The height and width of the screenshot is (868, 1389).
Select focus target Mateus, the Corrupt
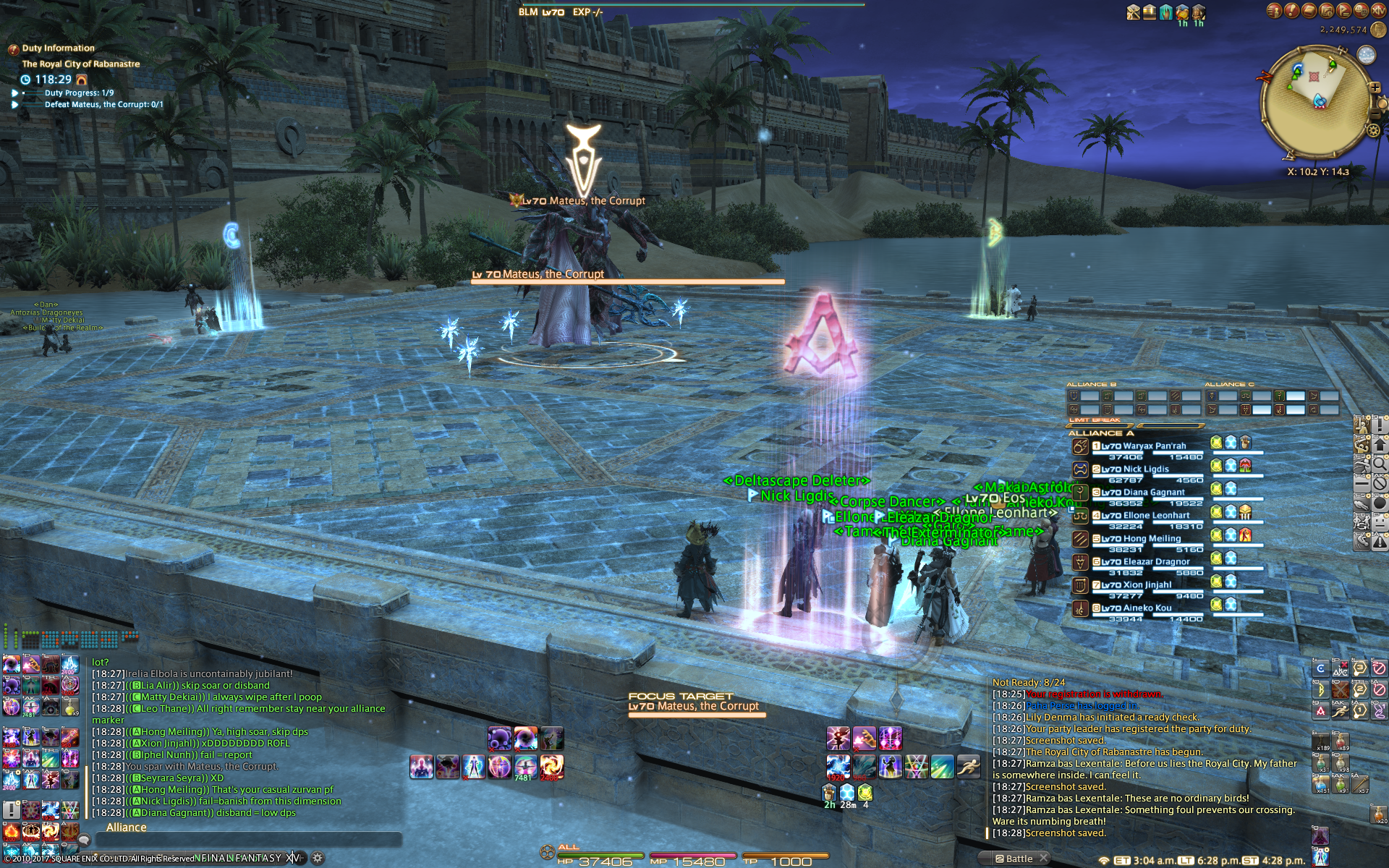[696, 707]
